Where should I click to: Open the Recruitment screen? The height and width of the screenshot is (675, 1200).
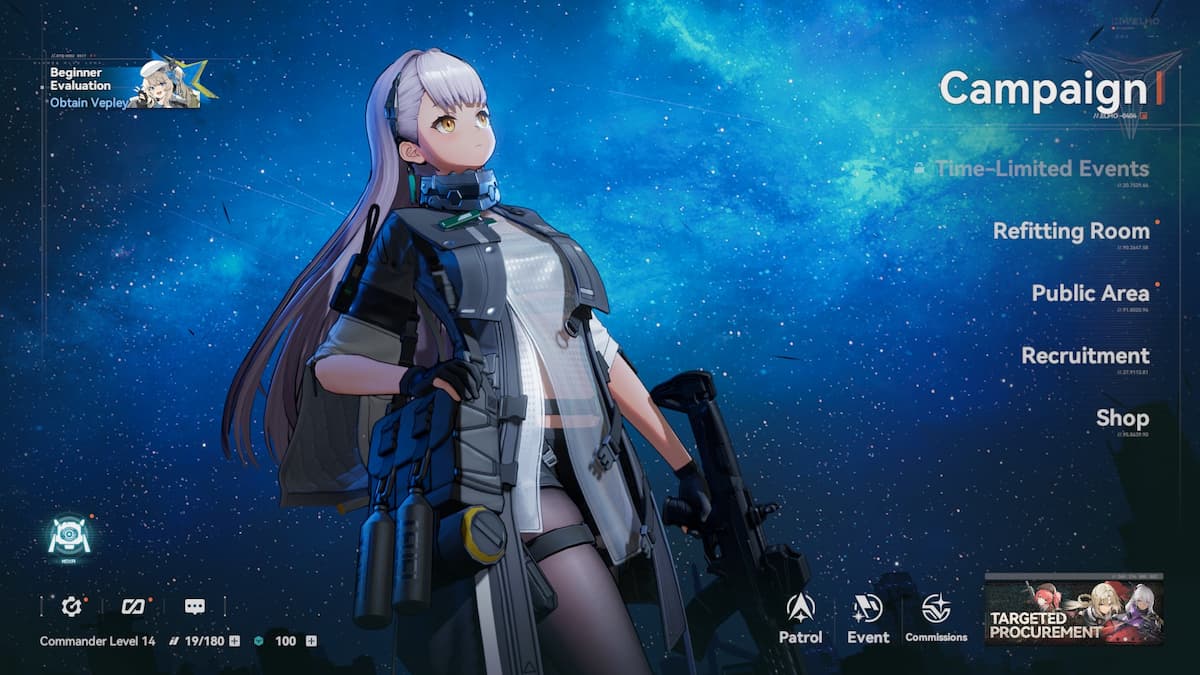tap(1085, 355)
